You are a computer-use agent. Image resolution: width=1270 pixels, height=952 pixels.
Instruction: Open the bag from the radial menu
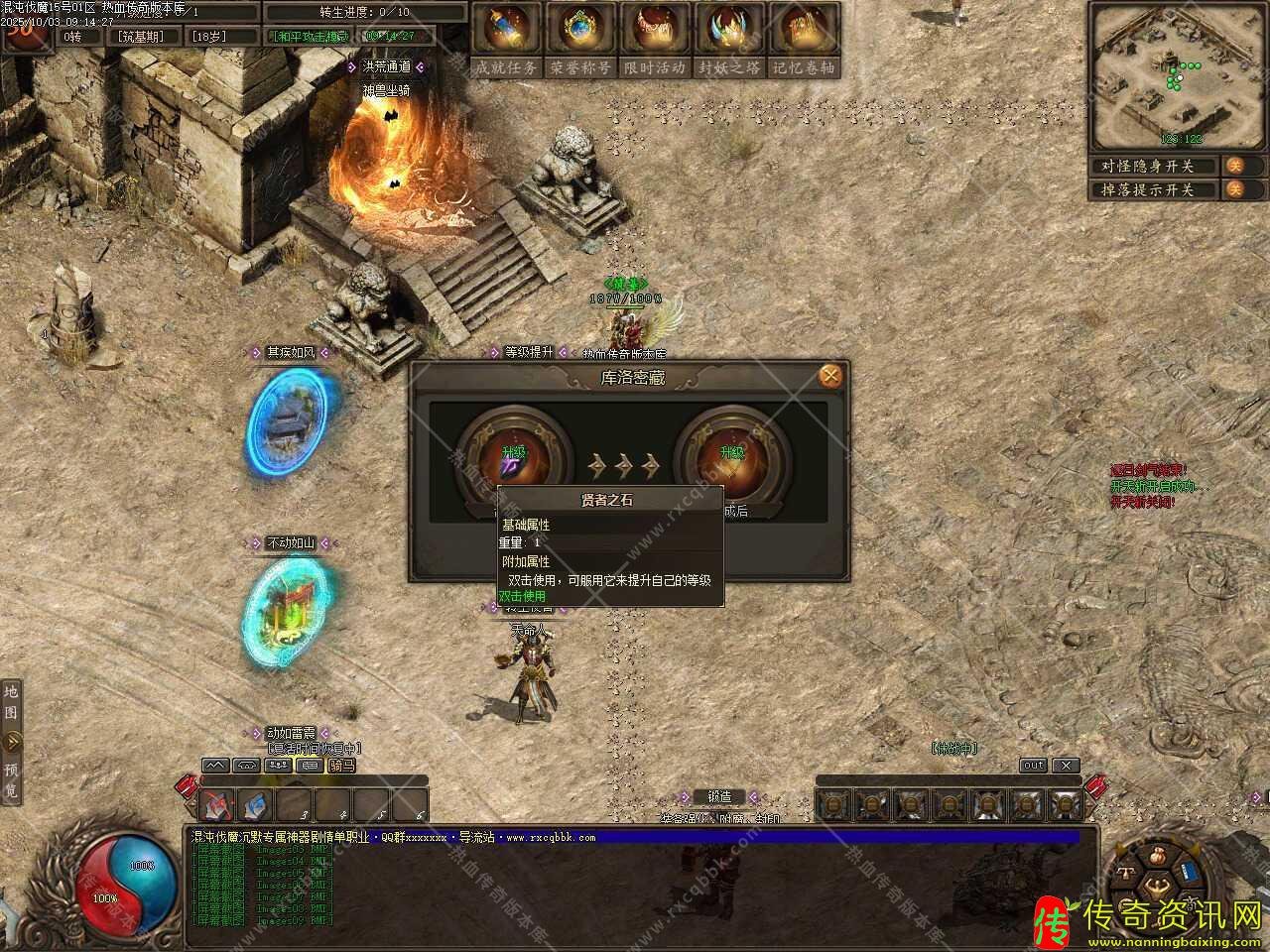coord(1157,854)
